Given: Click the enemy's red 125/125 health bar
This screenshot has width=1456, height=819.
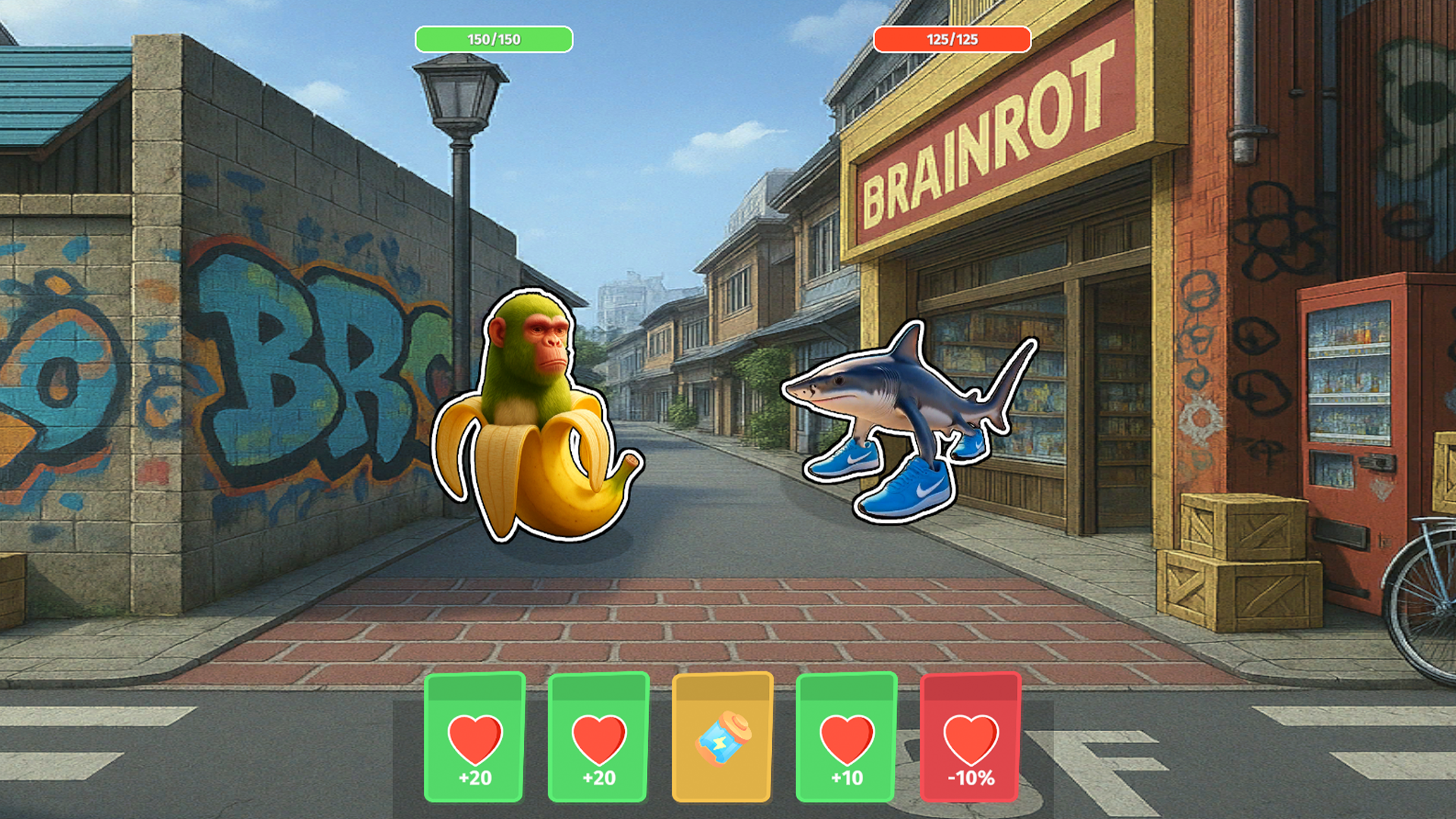Looking at the screenshot, I should pos(954,39).
